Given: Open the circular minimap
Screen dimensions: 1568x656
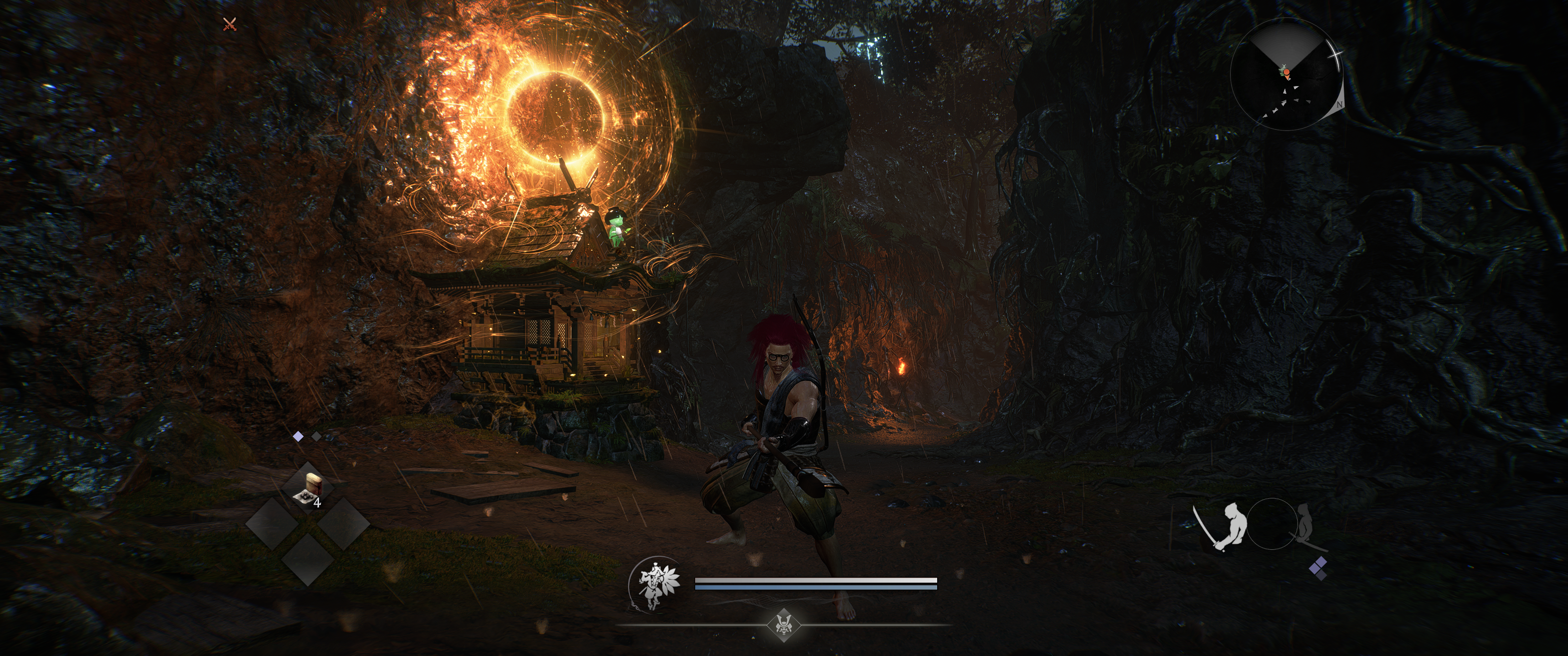Looking at the screenshot, I should pos(1285,74).
